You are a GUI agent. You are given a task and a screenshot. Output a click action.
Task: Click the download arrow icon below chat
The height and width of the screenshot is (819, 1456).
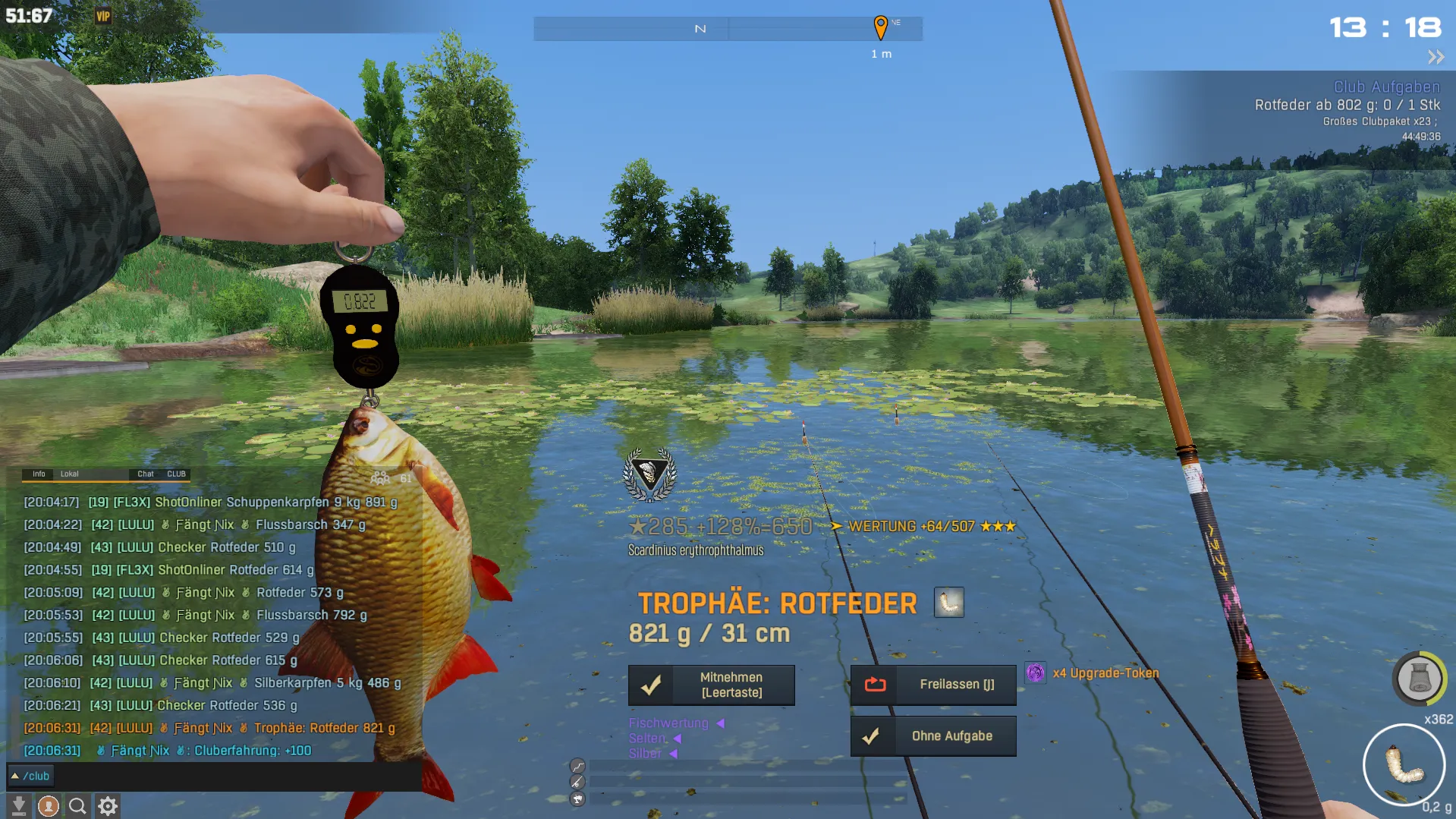[x=19, y=805]
